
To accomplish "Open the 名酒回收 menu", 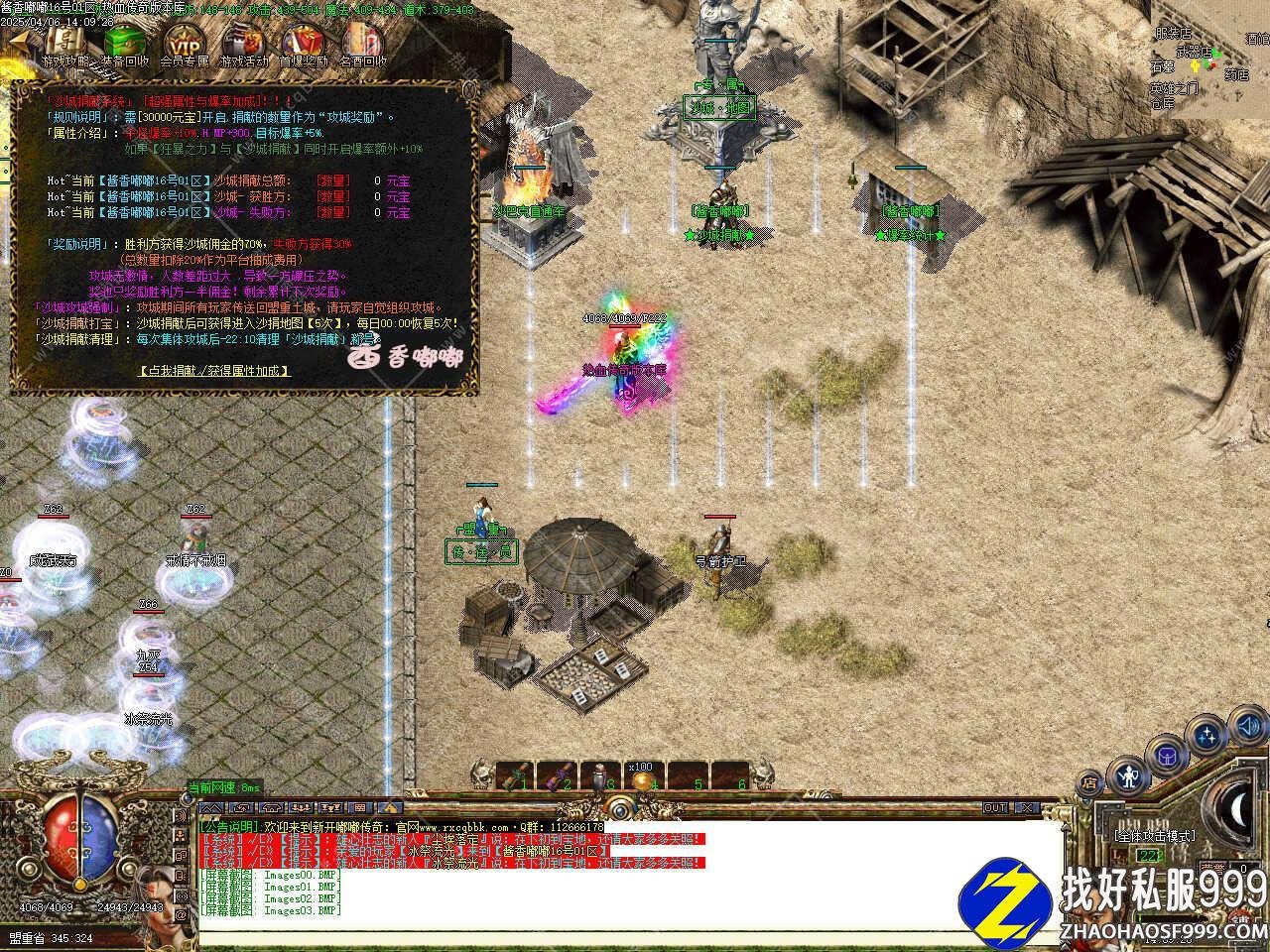I will (x=362, y=43).
